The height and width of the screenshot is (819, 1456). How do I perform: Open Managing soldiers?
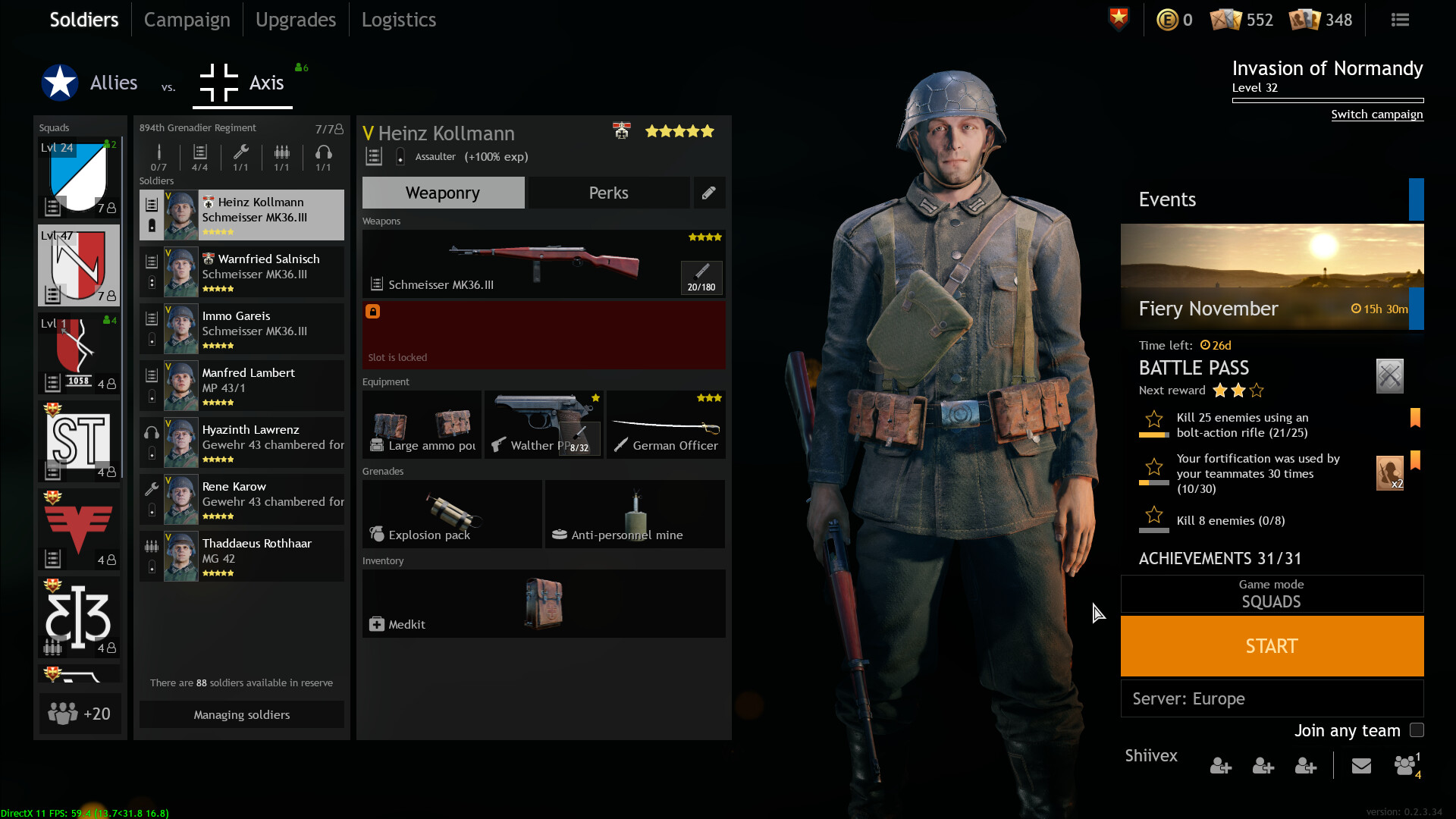(x=241, y=714)
